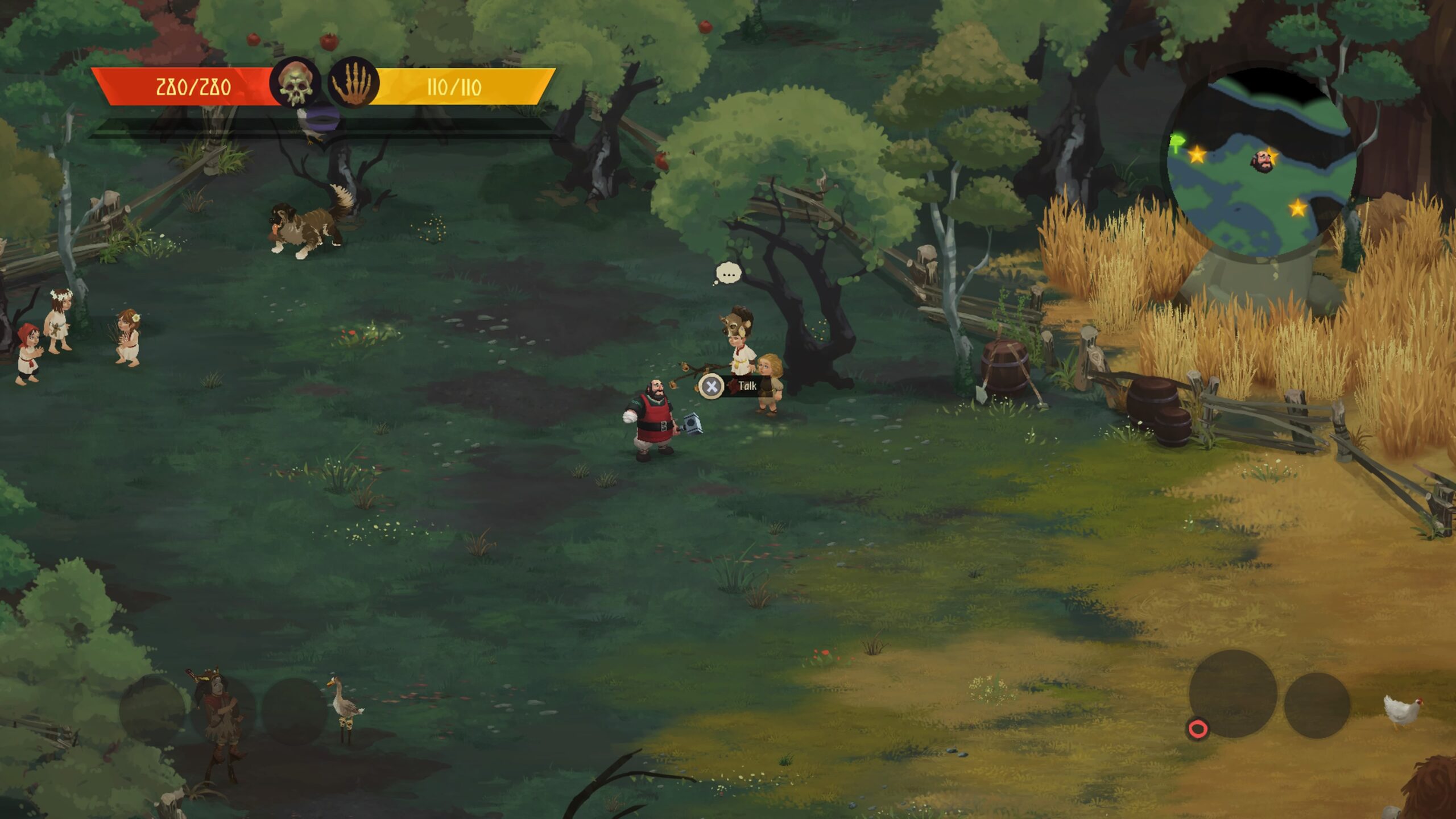Click the circular minimap
Image resolution: width=1456 pixels, height=819 pixels.
tap(1260, 165)
